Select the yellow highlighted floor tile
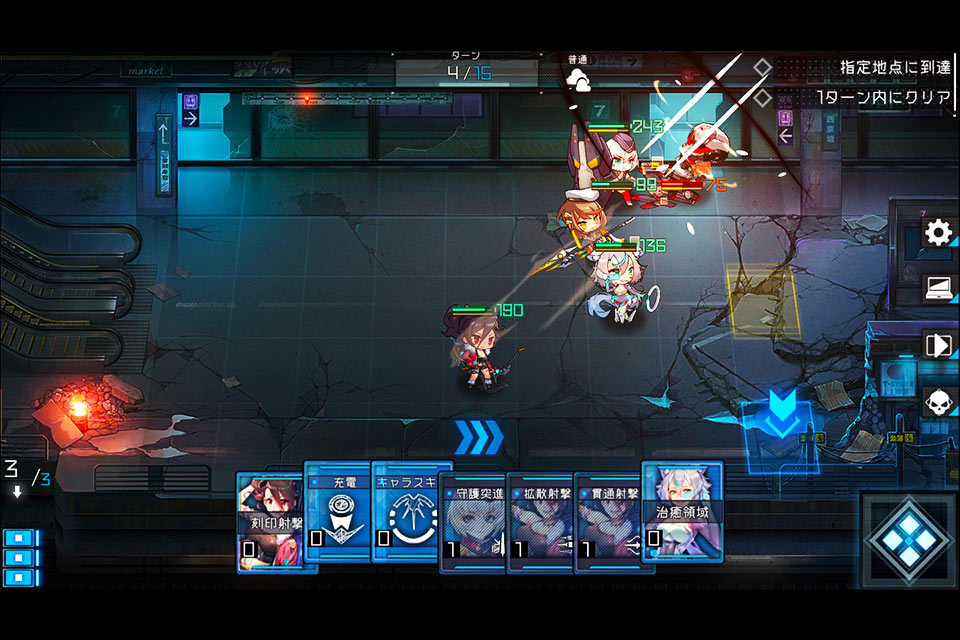This screenshot has width=960, height=640. pos(762,300)
